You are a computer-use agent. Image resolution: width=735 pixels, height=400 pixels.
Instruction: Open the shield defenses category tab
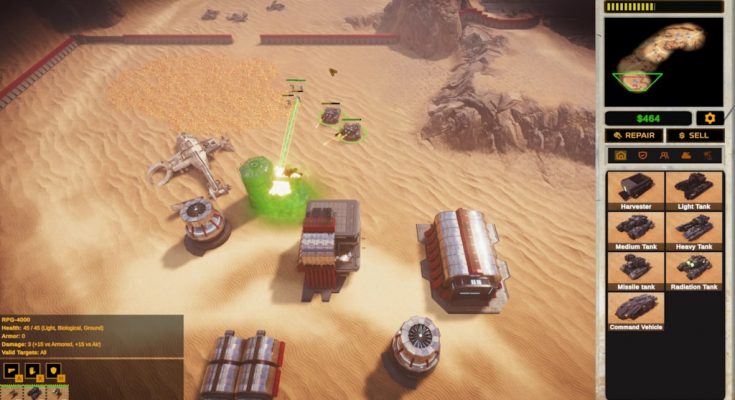click(643, 156)
